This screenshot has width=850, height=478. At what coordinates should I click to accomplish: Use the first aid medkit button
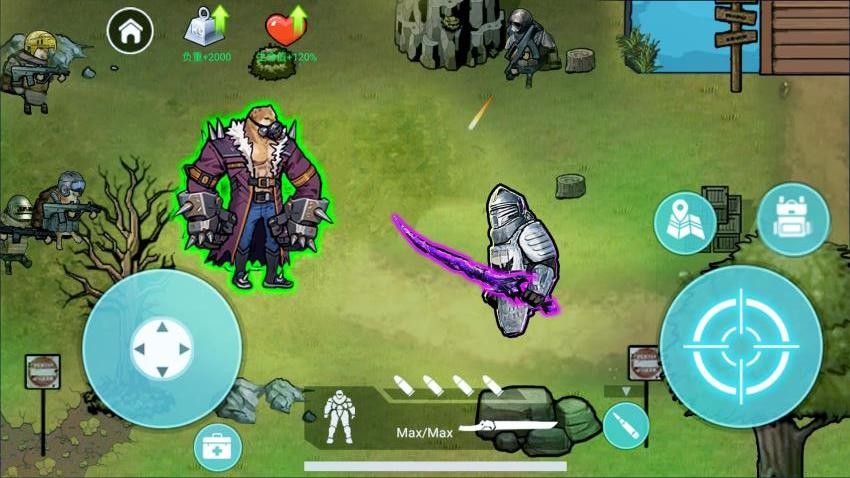(218, 447)
